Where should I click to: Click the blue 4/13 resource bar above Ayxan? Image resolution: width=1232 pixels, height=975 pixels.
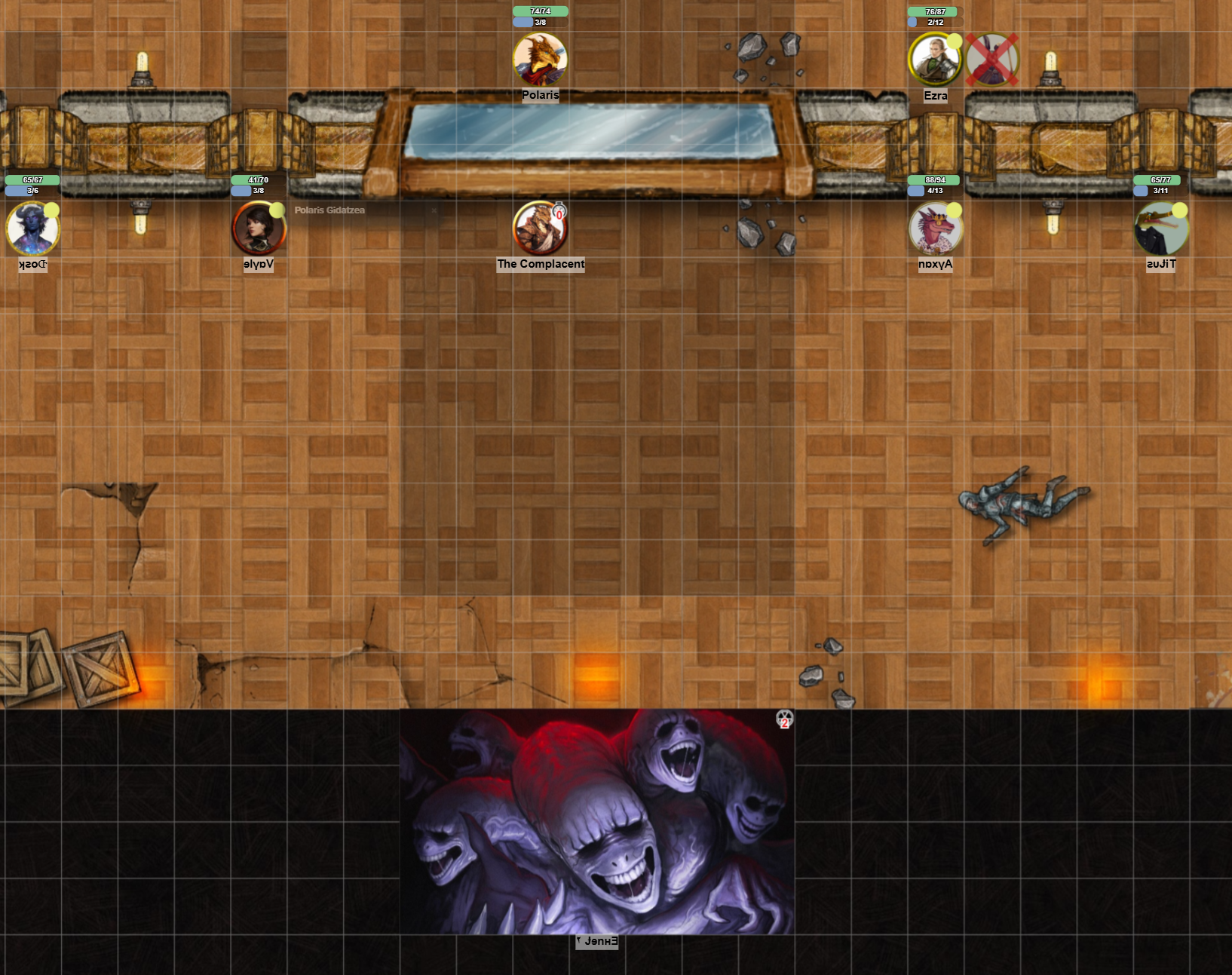pyautogui.click(x=934, y=191)
